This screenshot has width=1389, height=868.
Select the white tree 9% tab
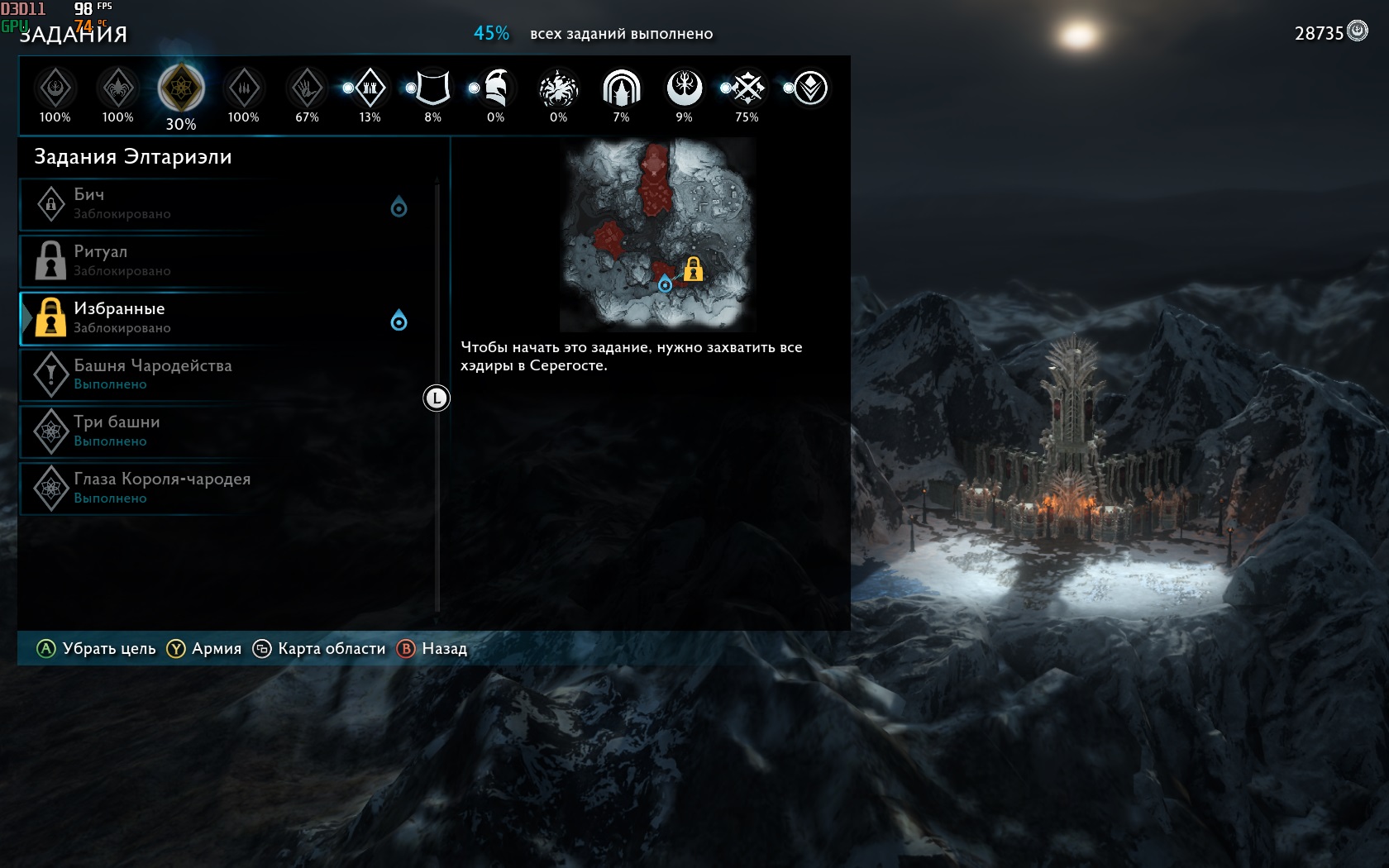click(684, 88)
